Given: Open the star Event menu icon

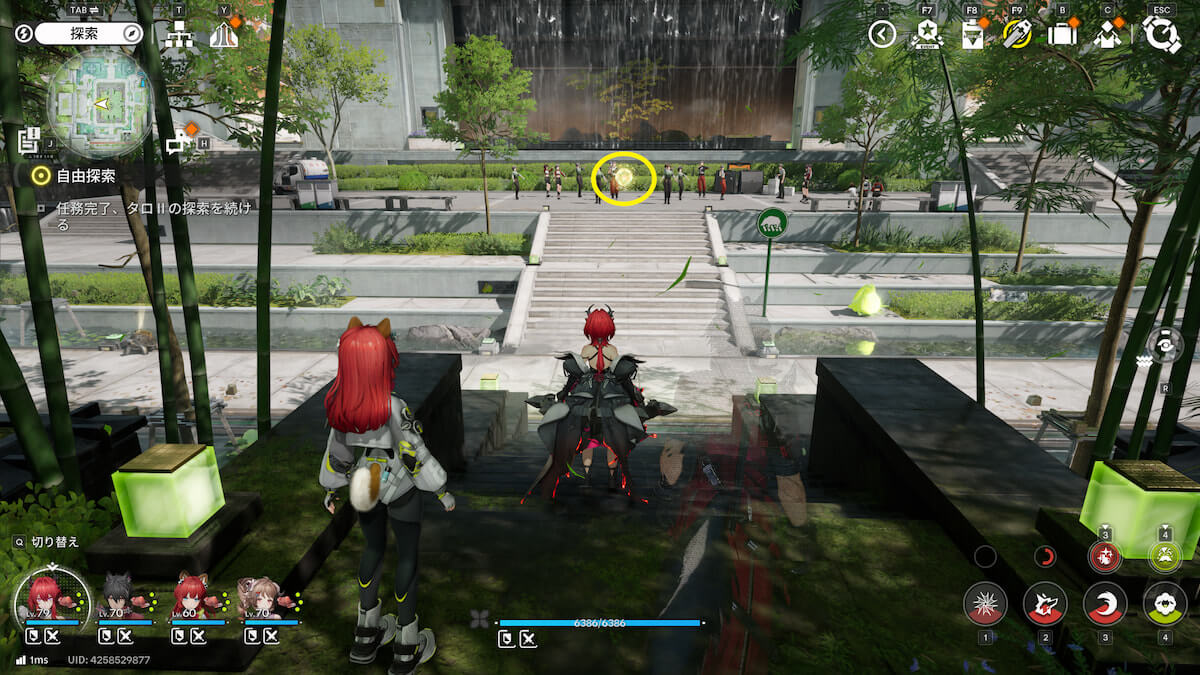Looking at the screenshot, I should point(927,35).
